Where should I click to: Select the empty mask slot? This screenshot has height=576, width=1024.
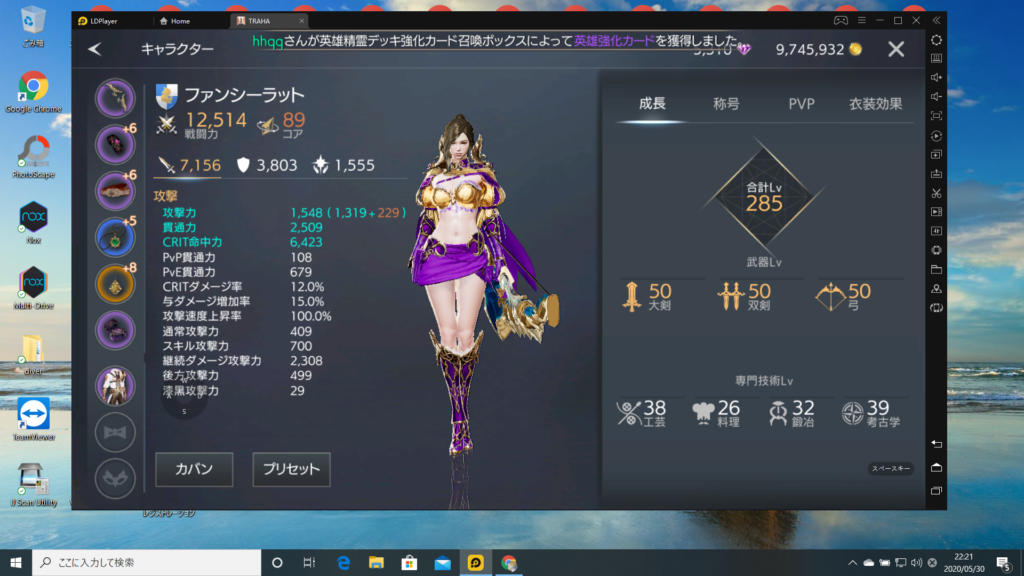115,478
